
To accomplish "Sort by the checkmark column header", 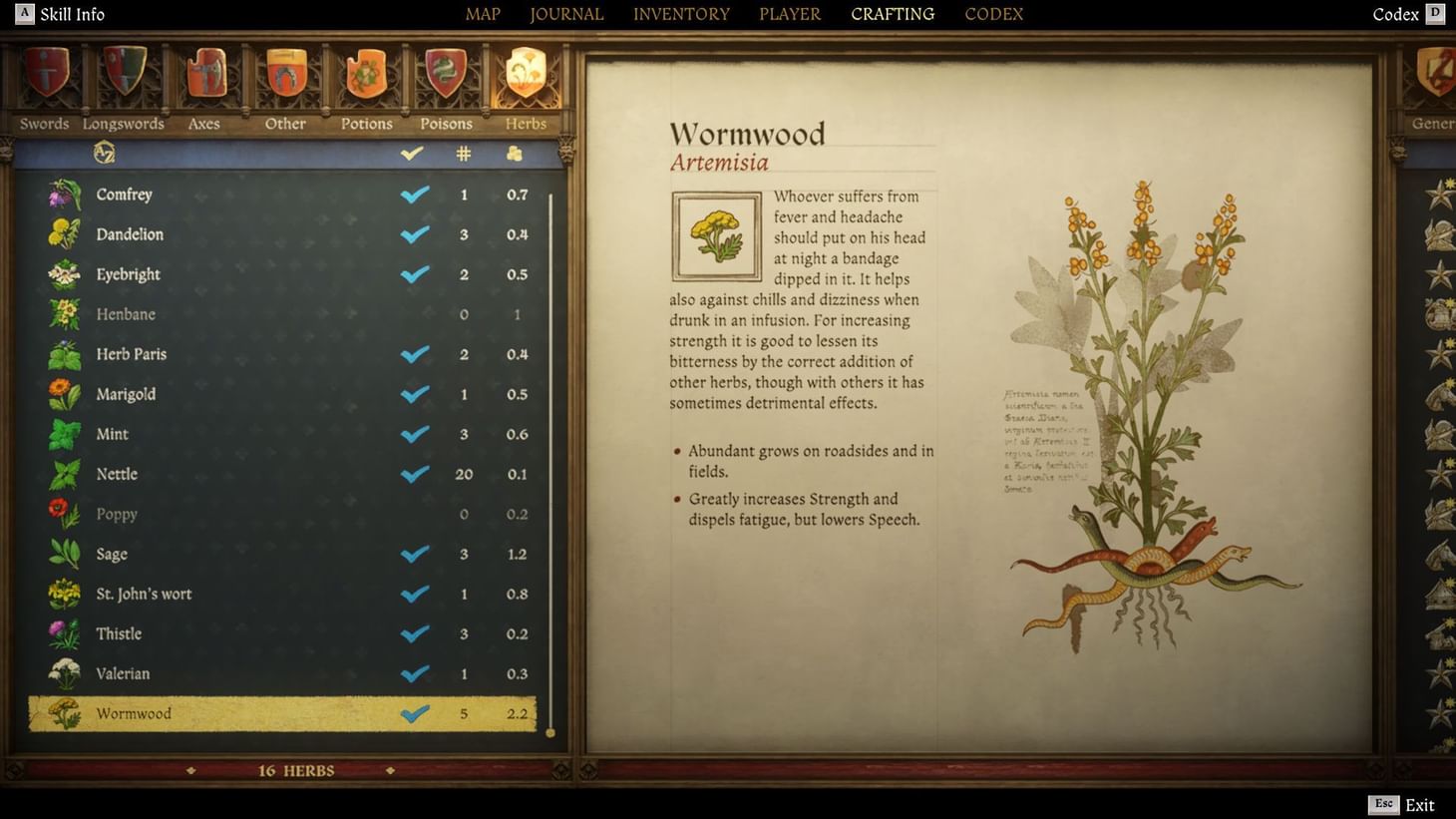I will click(412, 153).
